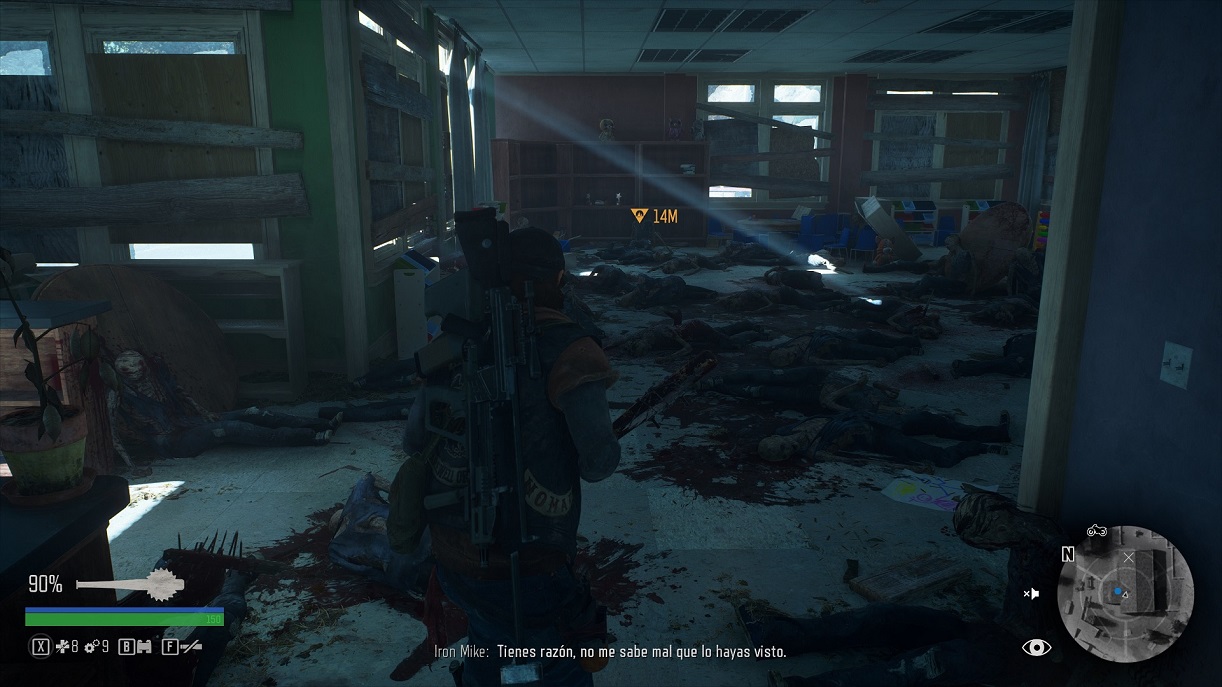Click the X marker on the minimap
1222x687 pixels.
tap(1129, 557)
